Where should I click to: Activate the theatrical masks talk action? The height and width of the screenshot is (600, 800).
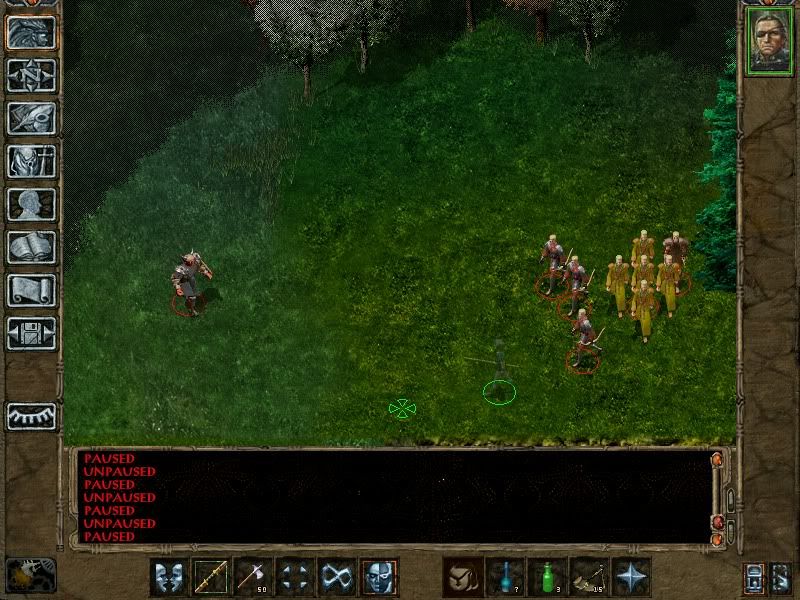click(x=169, y=577)
